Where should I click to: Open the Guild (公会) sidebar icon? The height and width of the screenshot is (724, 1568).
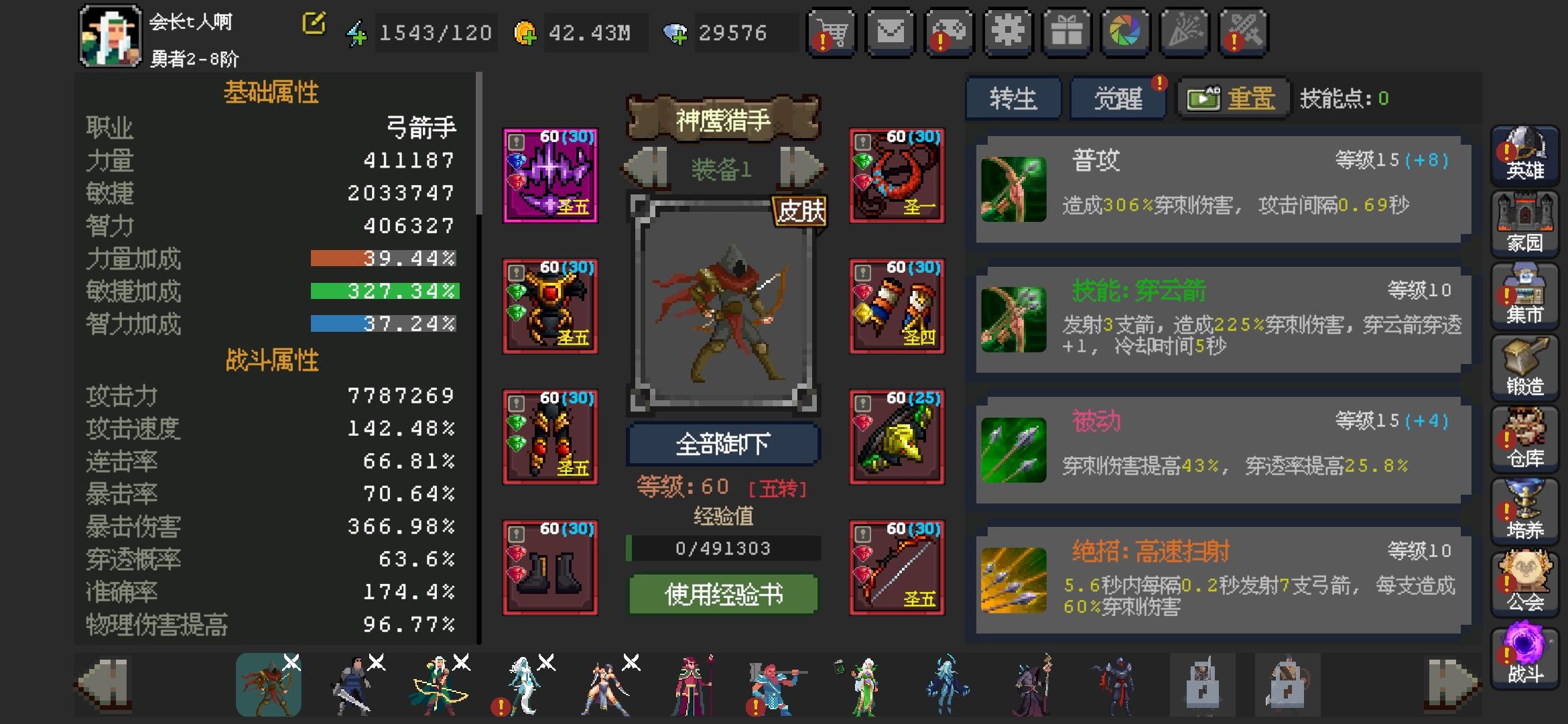pyautogui.click(x=1524, y=580)
